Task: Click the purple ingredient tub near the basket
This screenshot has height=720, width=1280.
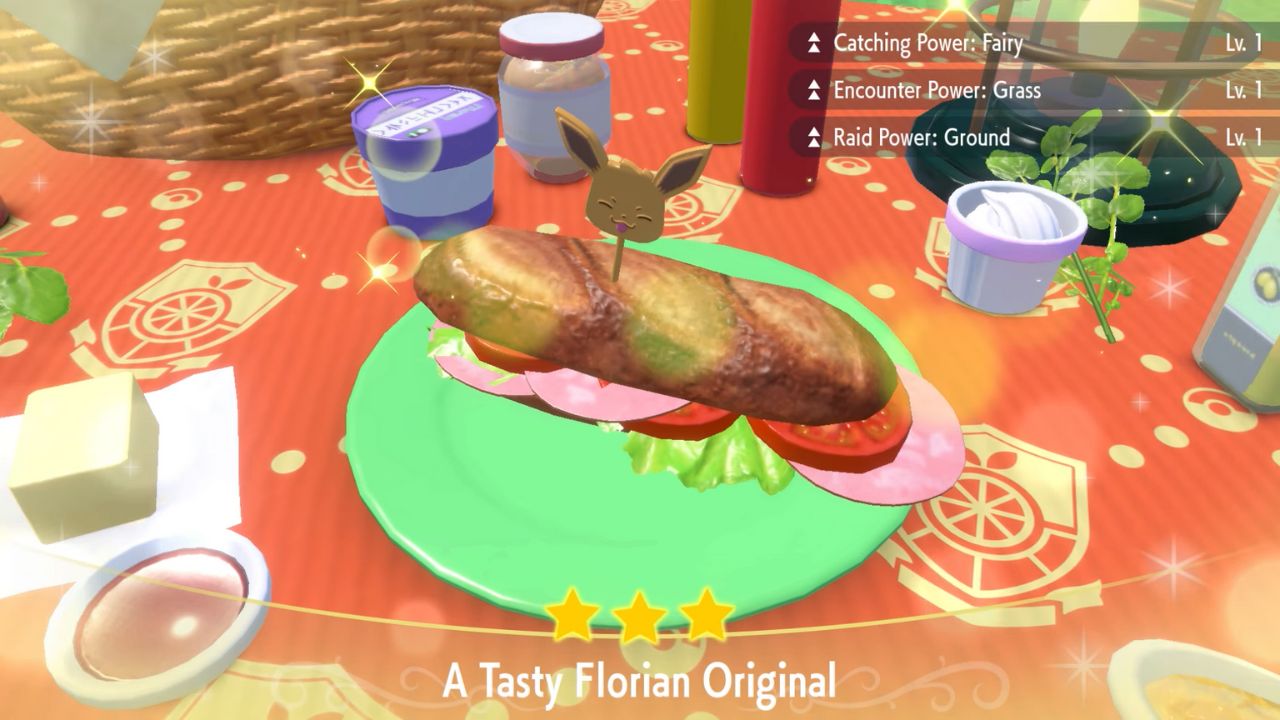Action: click(425, 160)
